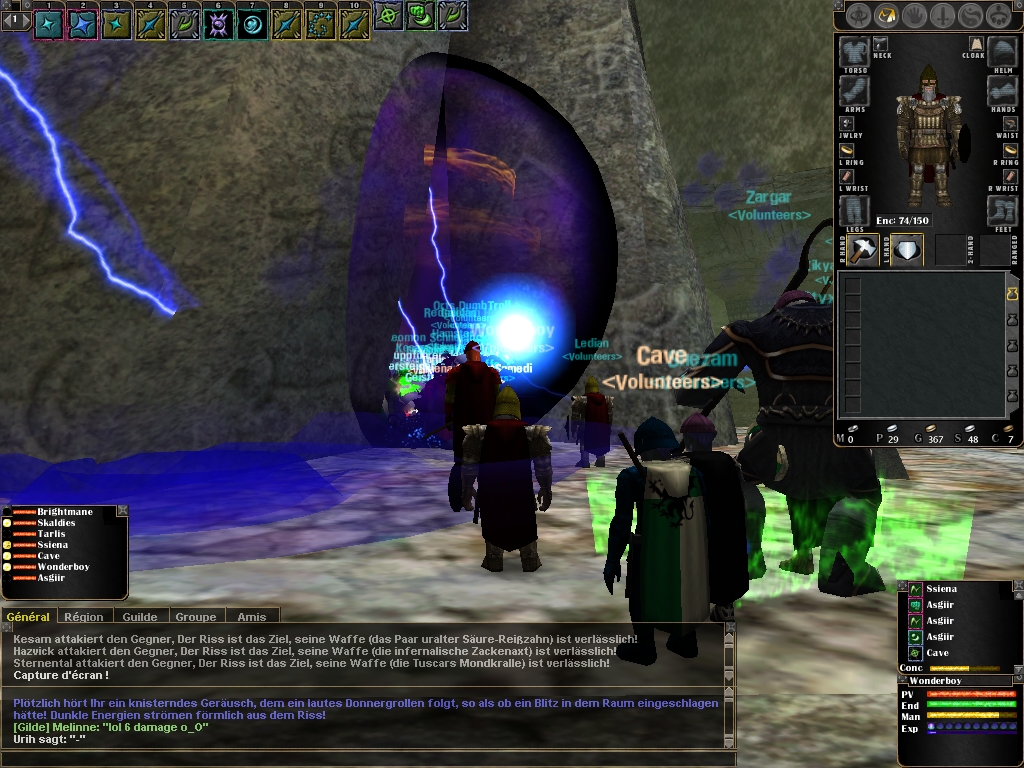1024x768 pixels.
Task: Open the eye tab in the character panel
Action: click(x=857, y=16)
